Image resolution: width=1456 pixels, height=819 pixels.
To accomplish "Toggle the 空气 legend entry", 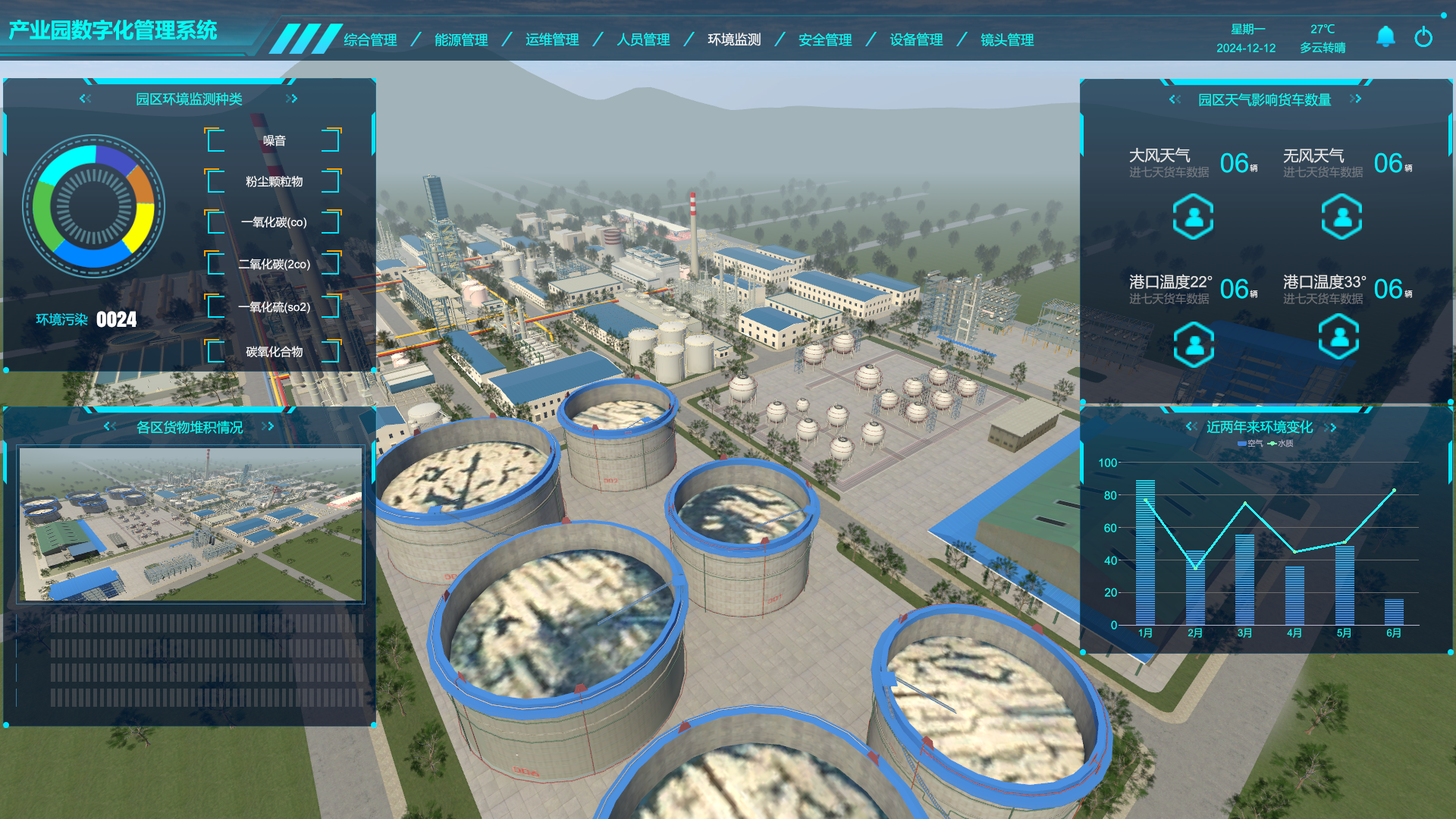I will (x=1250, y=444).
